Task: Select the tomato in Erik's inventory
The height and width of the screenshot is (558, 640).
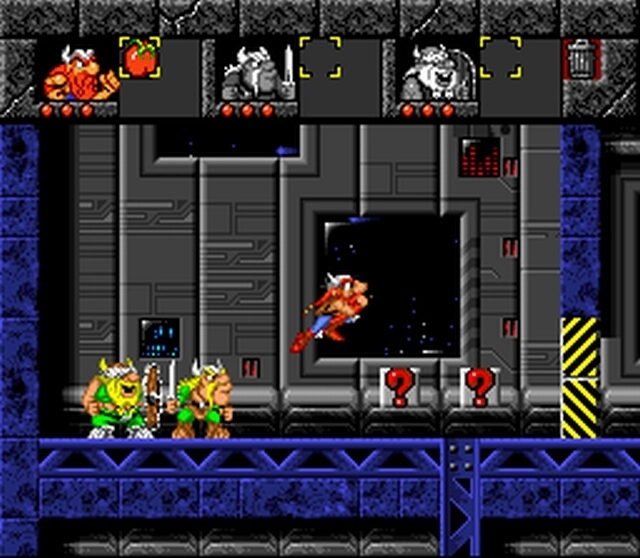Action: (139, 58)
